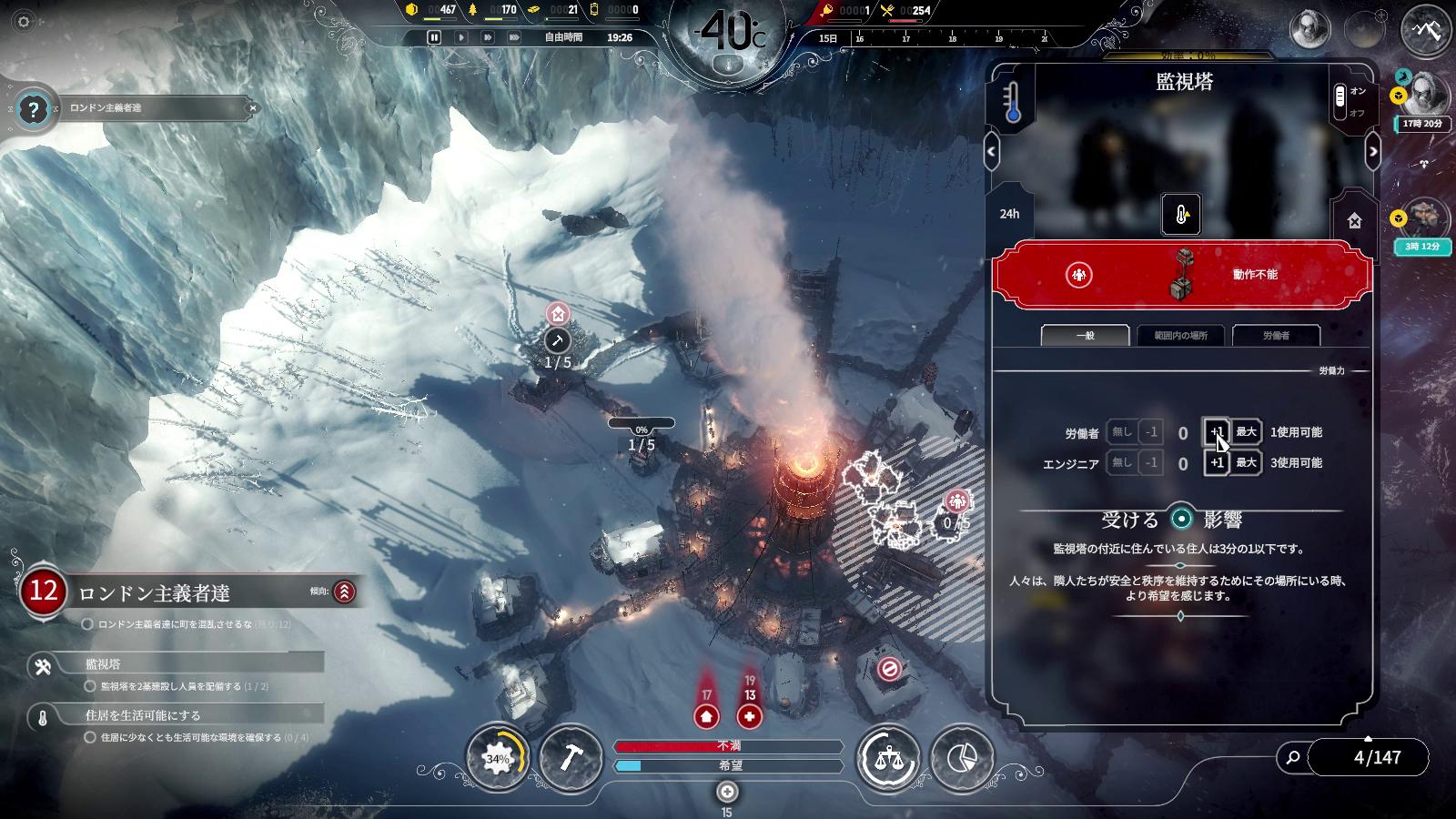Add one engineer with the エンジニア +1 button

click(x=1217, y=462)
